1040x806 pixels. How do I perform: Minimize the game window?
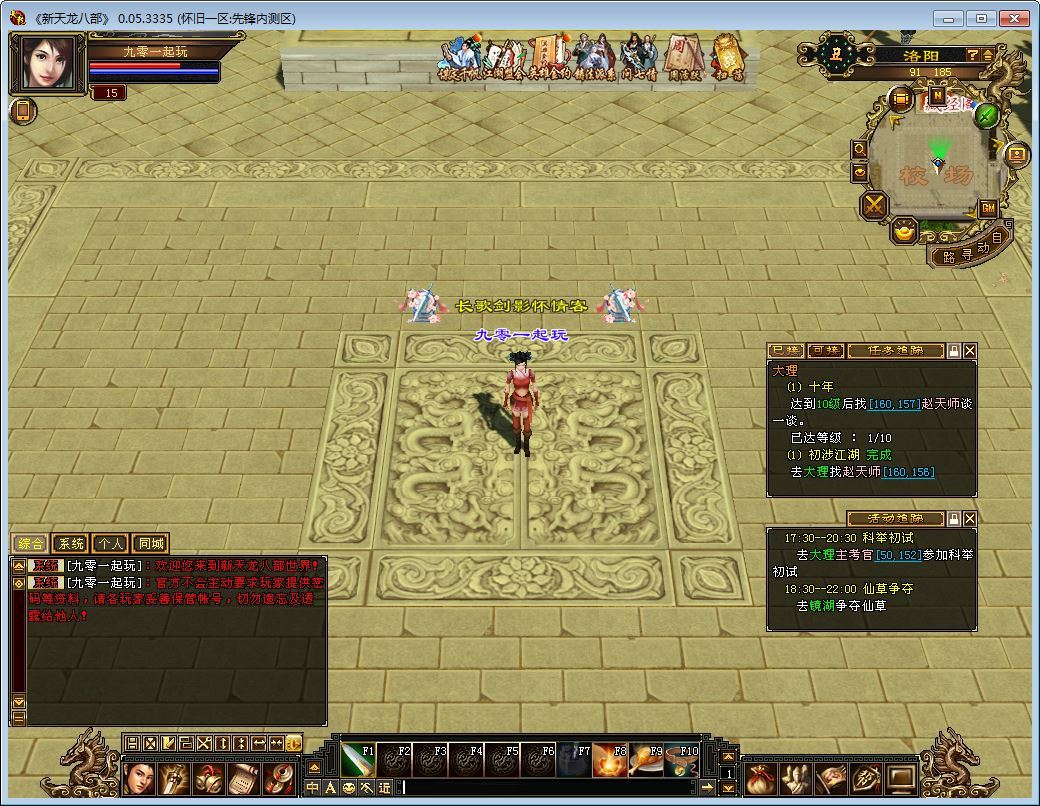coord(950,18)
